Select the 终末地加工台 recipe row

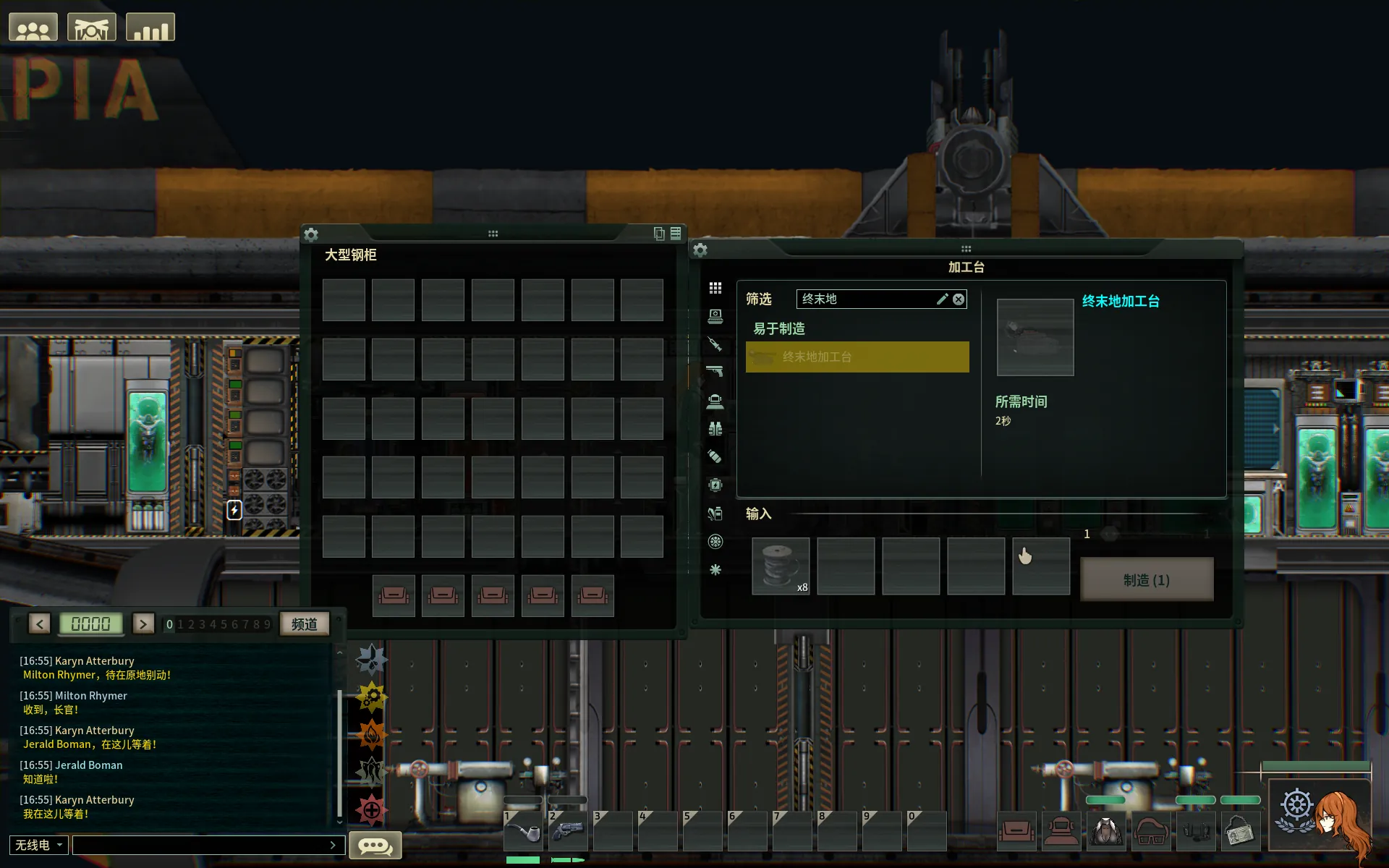pyautogui.click(x=857, y=357)
